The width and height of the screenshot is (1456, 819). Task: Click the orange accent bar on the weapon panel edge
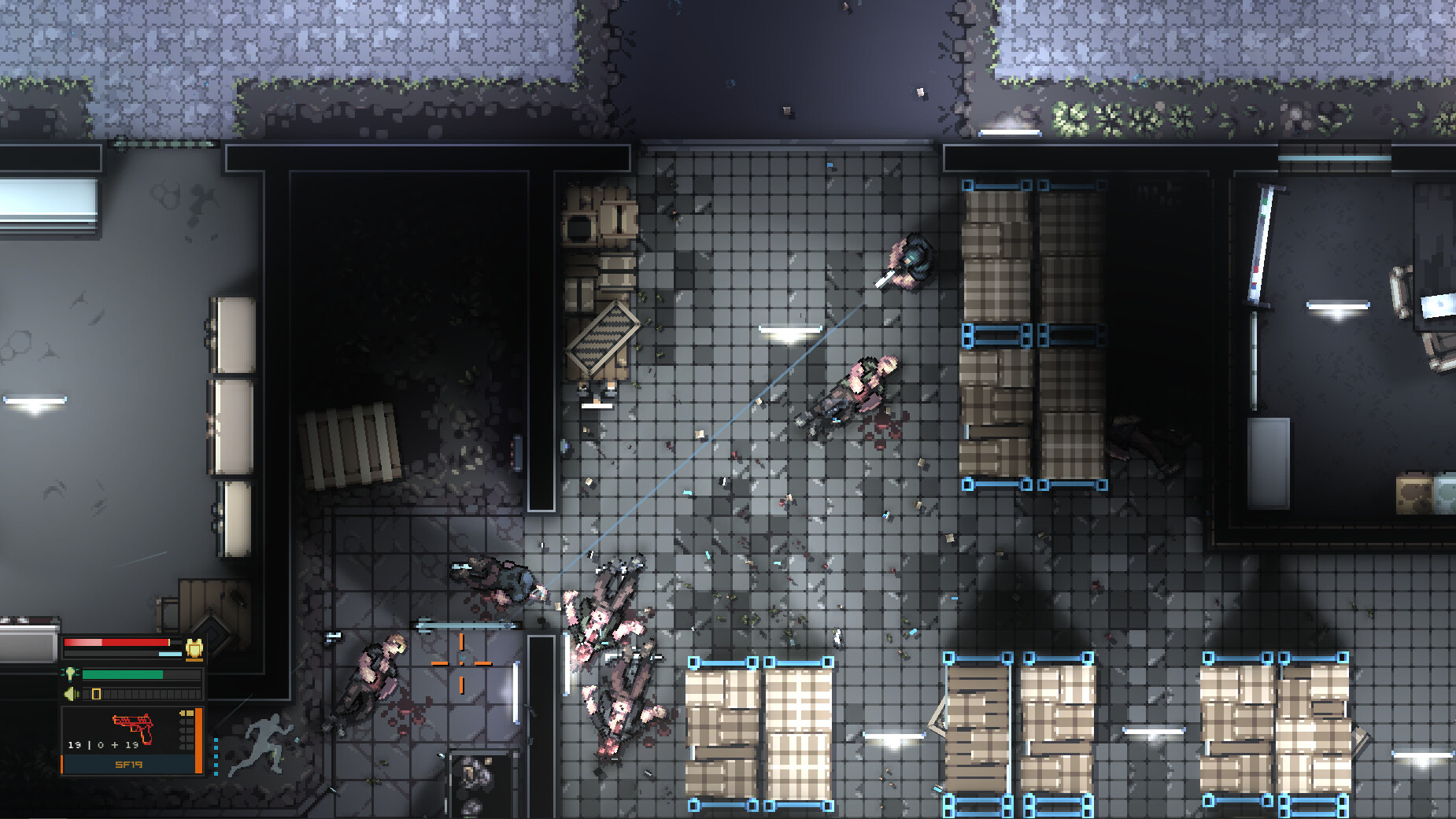point(198,740)
